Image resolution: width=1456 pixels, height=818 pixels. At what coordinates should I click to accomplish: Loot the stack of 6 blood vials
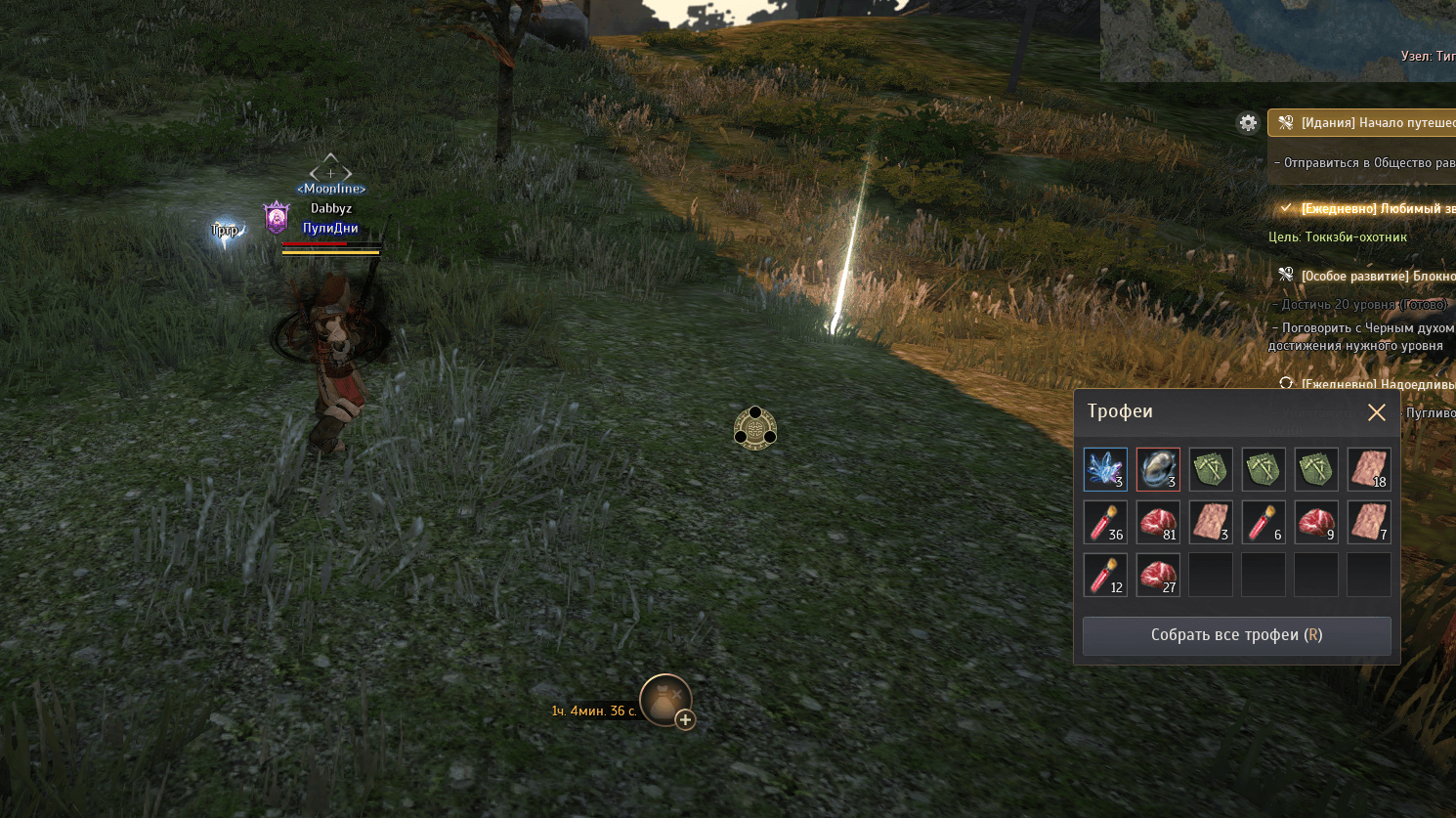point(1263,522)
